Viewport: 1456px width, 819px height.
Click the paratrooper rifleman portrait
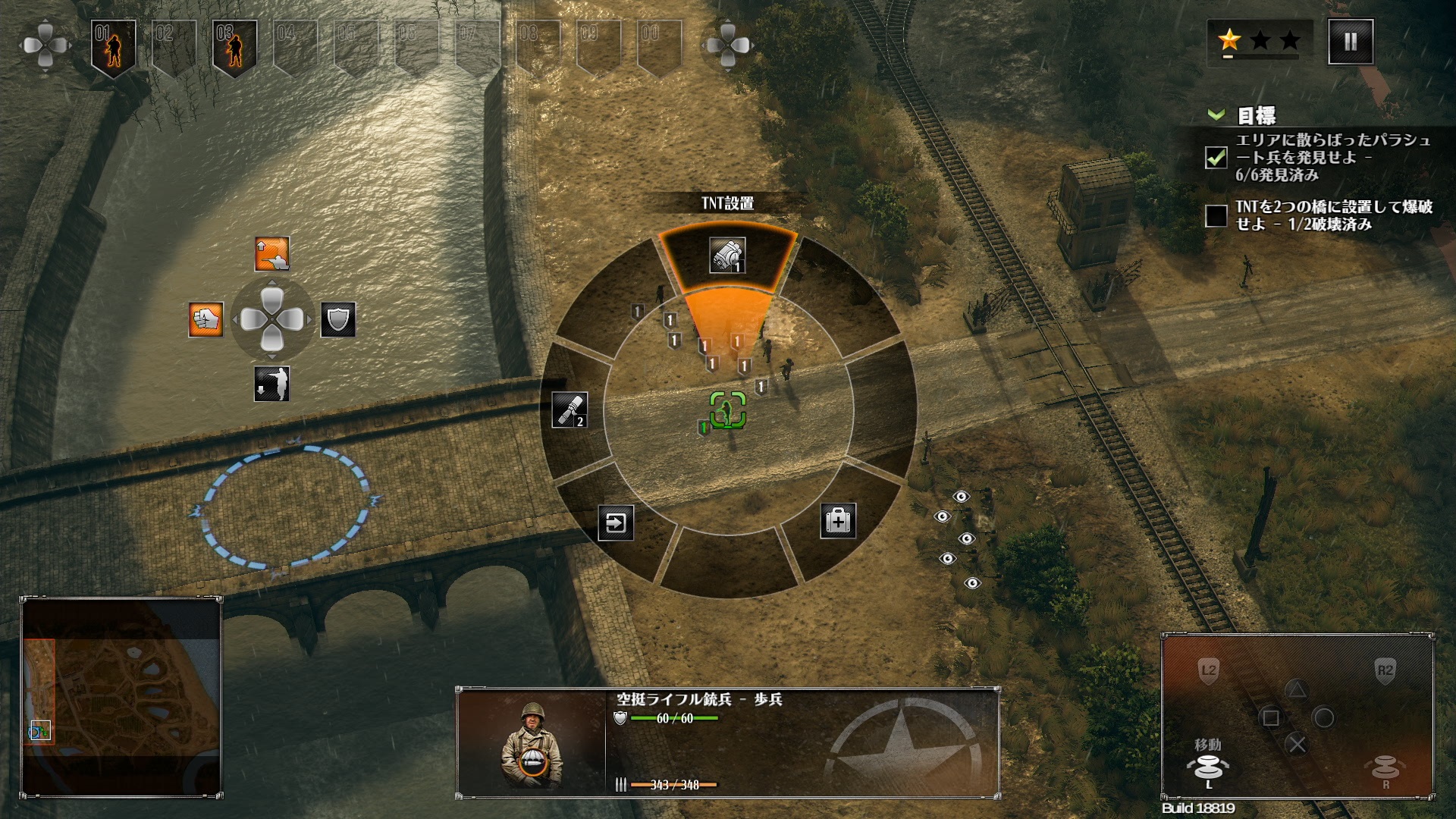click(x=532, y=743)
